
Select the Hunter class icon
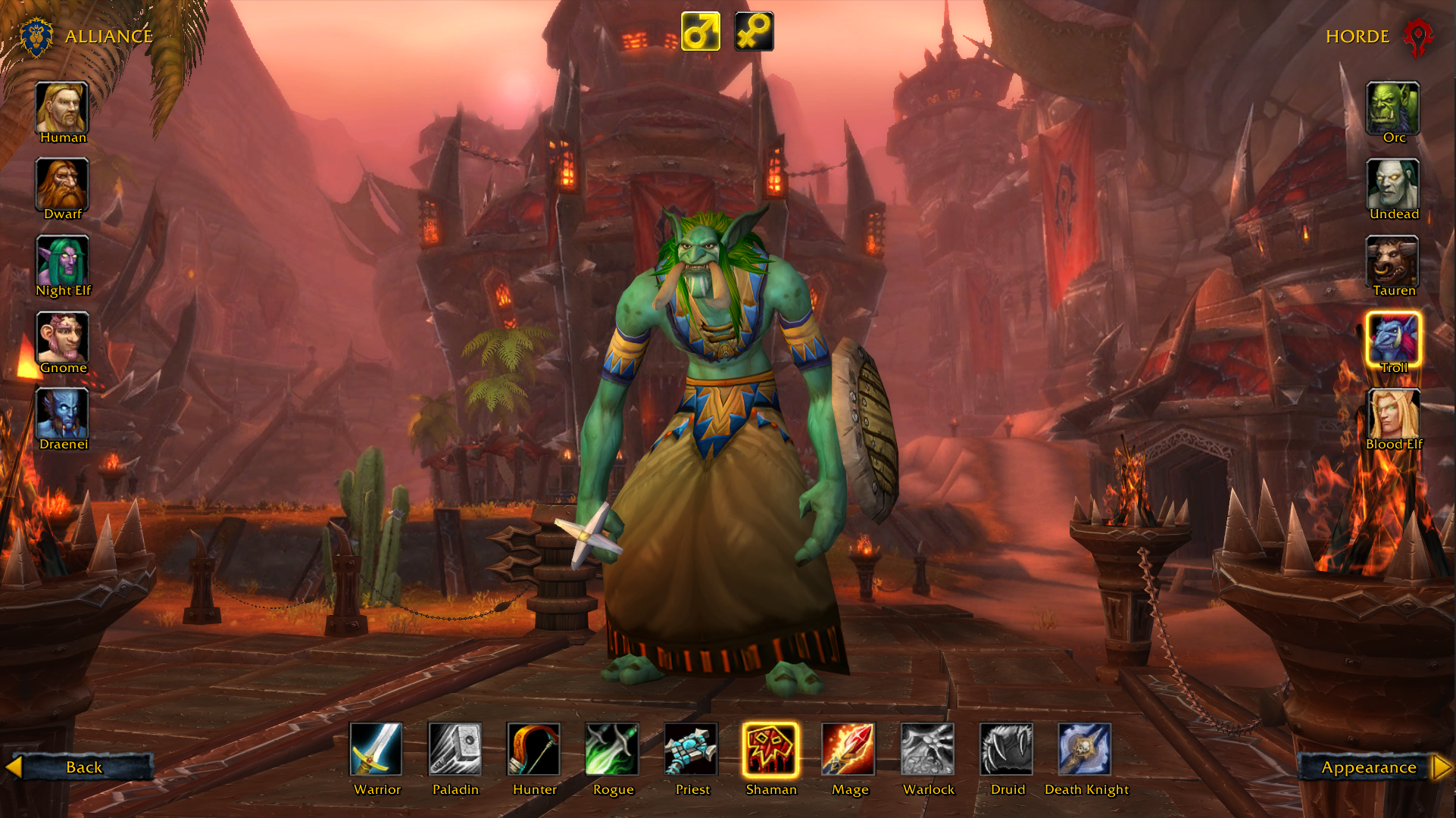pyautogui.click(x=534, y=749)
